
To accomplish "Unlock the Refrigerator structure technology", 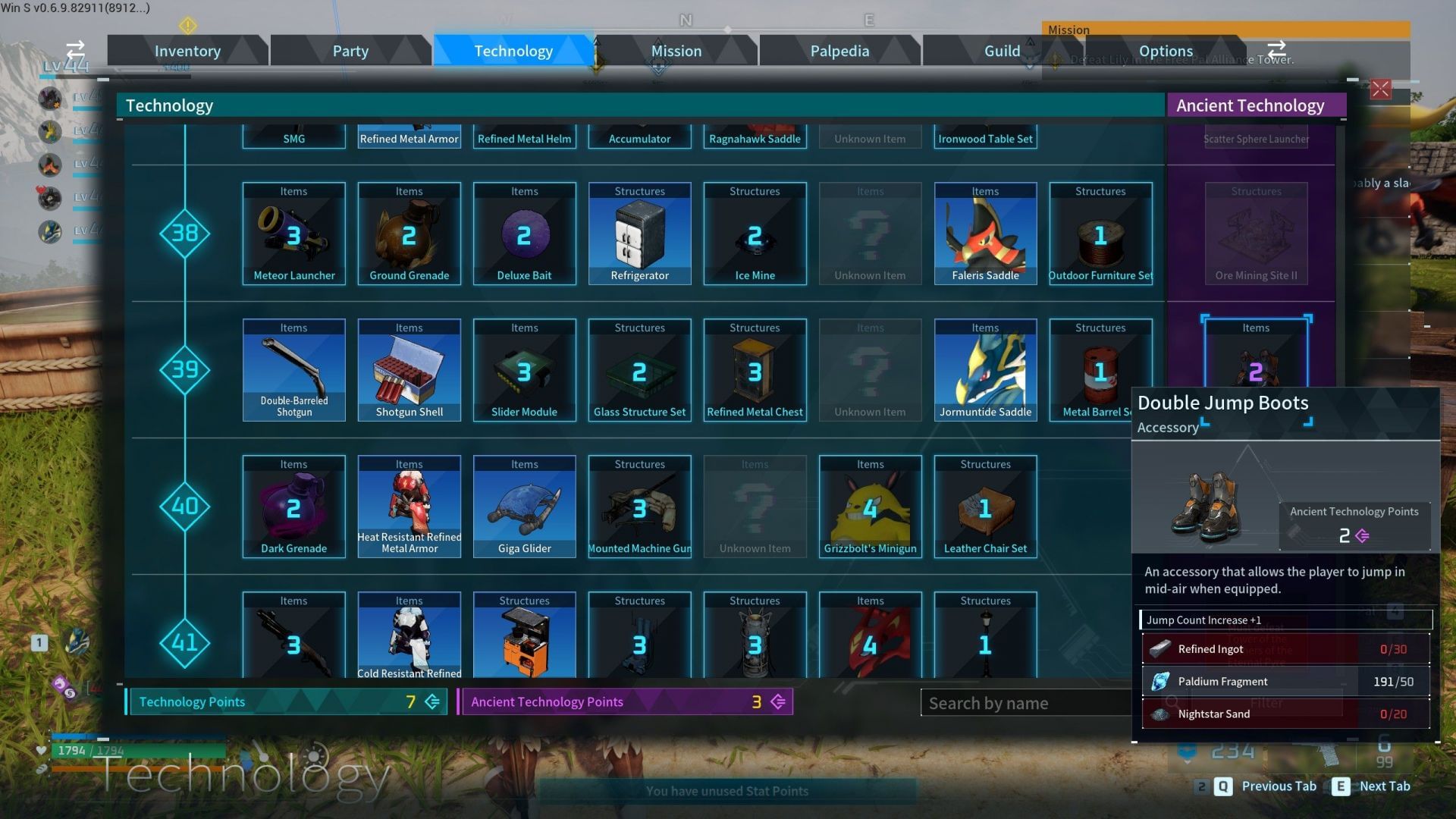I will (639, 234).
